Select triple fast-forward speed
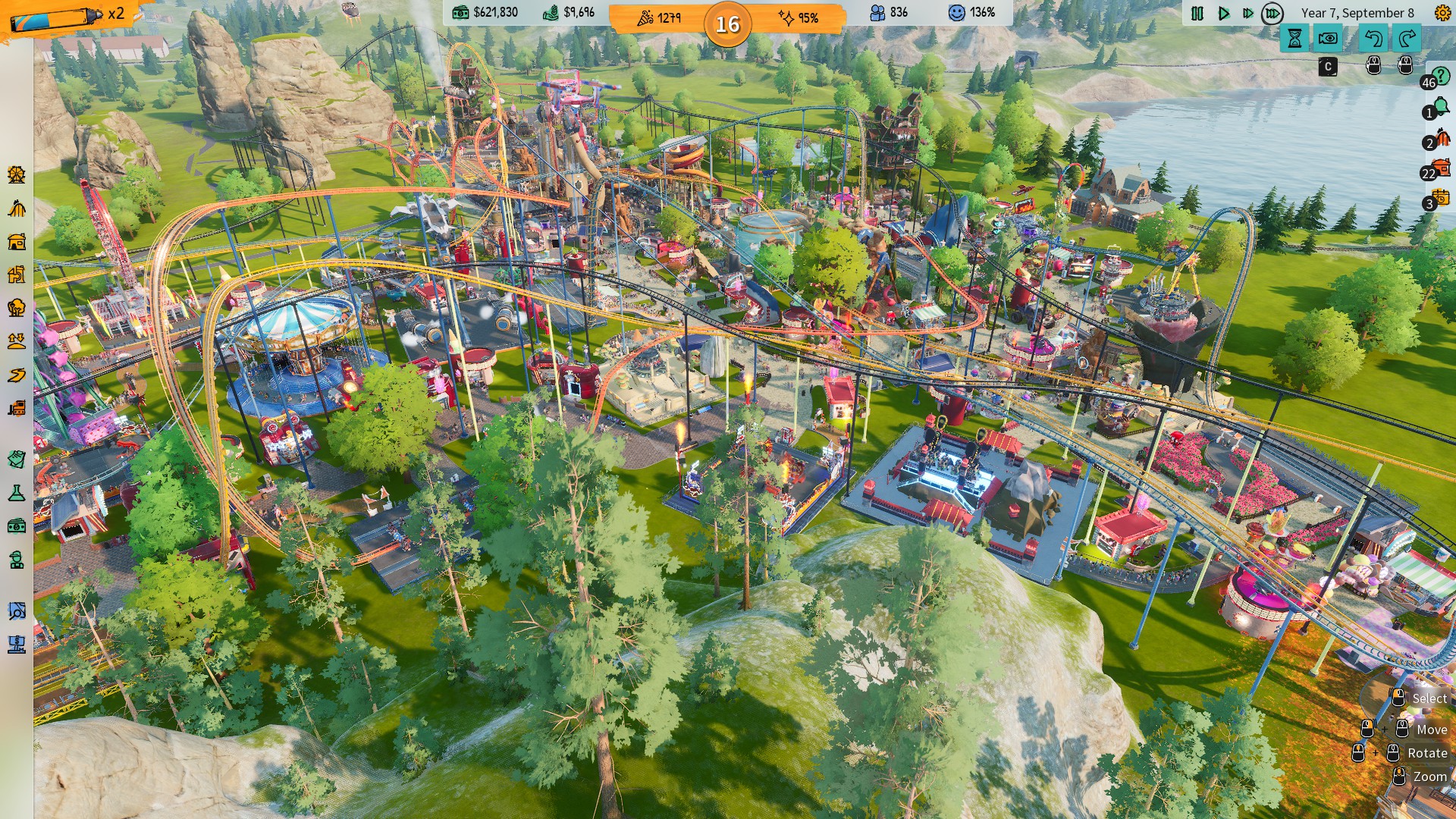1456x819 pixels. click(1272, 13)
